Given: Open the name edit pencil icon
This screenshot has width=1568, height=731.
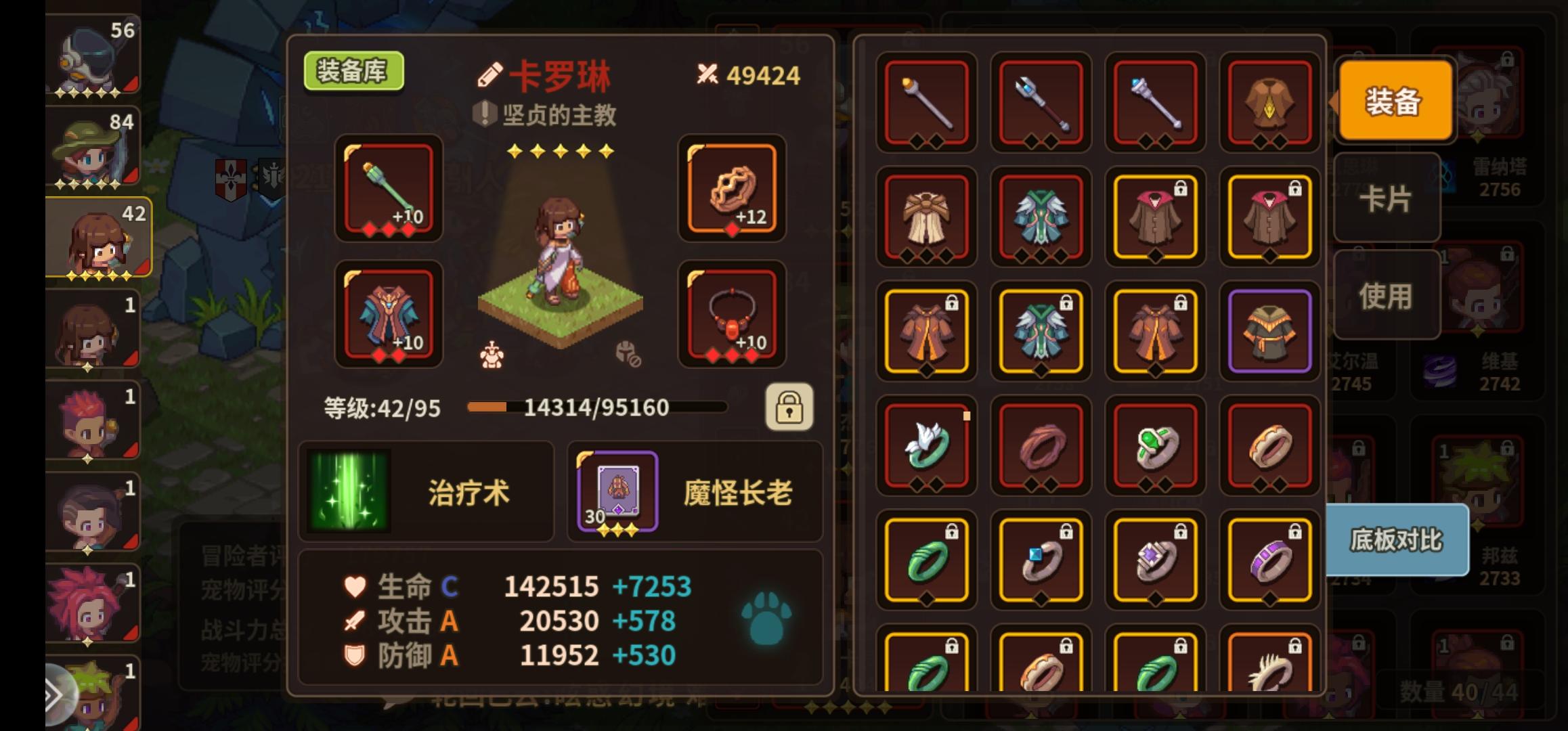Looking at the screenshot, I should tap(492, 76).
